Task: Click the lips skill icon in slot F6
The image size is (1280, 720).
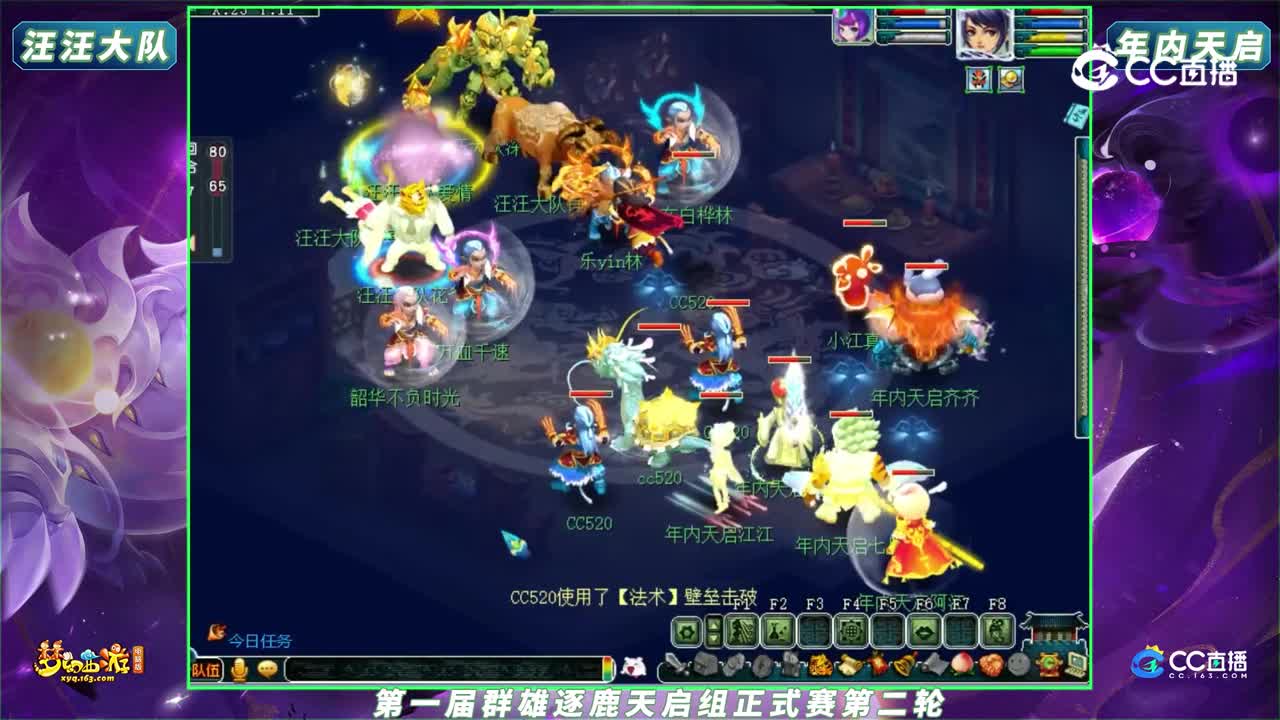Action: click(924, 631)
